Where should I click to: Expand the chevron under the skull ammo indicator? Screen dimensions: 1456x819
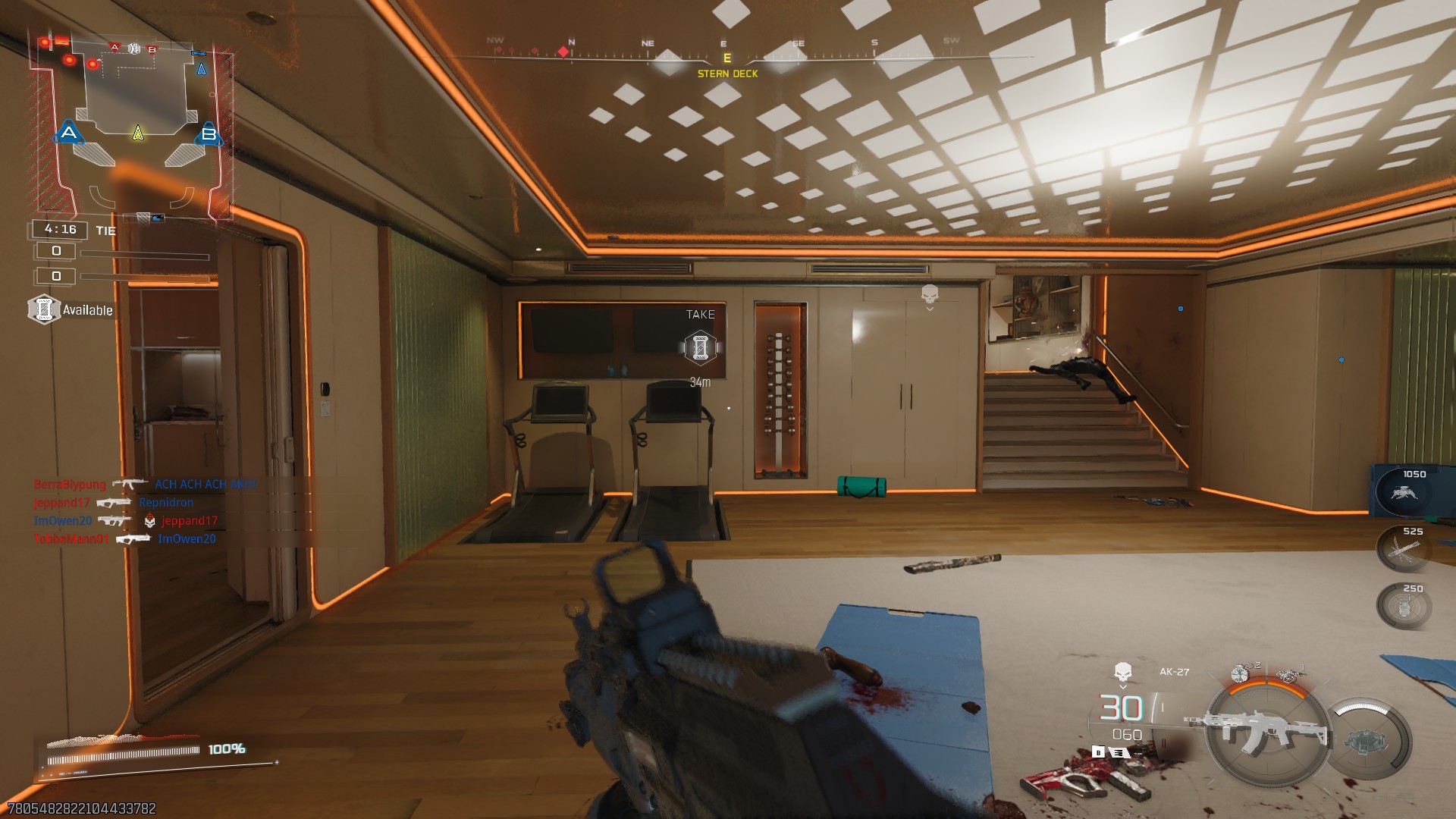(x=1122, y=686)
